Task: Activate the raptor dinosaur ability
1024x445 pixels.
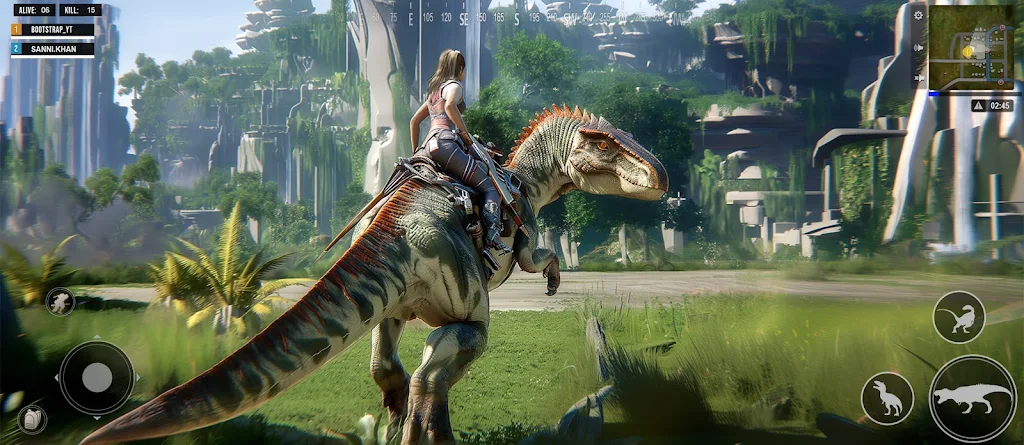Action: click(x=959, y=318)
